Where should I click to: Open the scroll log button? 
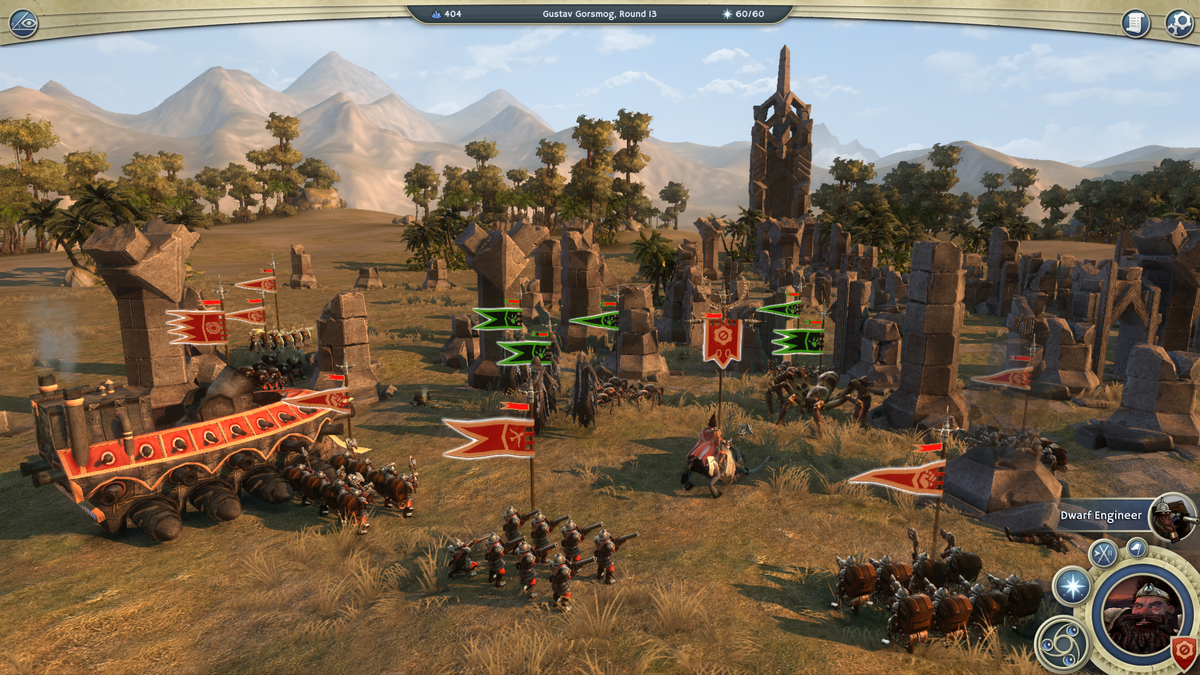click(x=1136, y=23)
